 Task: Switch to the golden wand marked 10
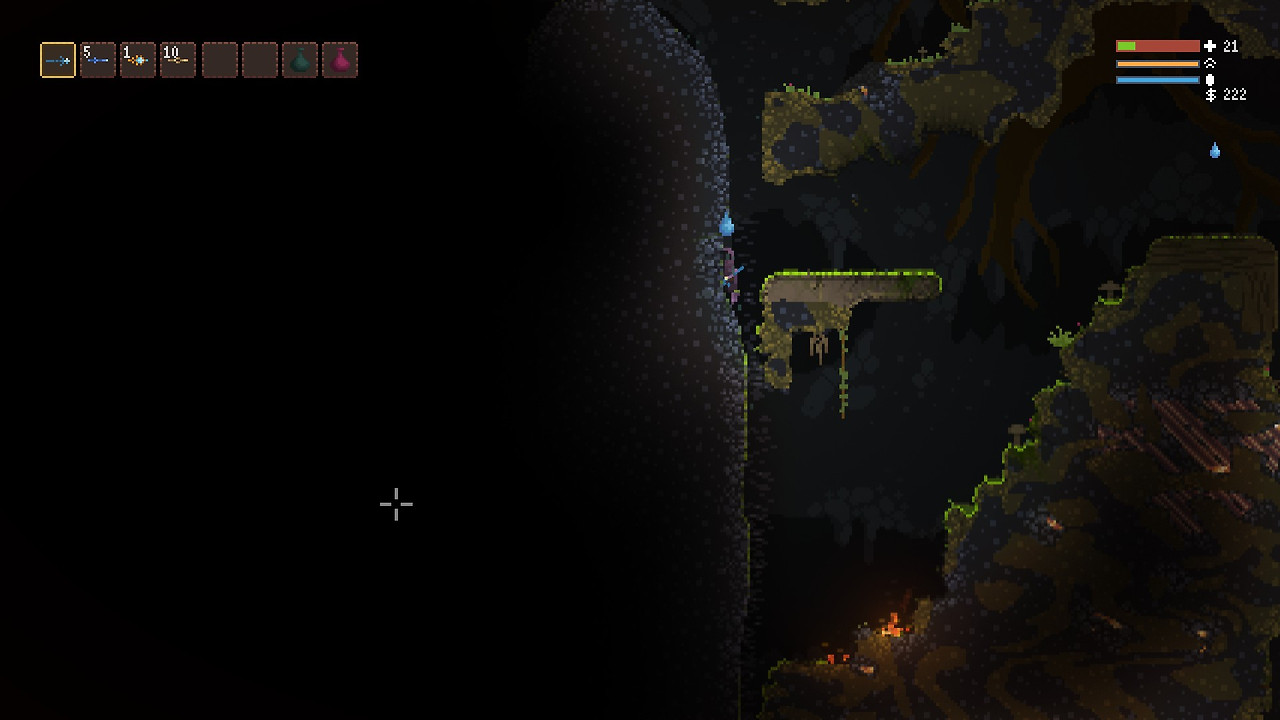(x=178, y=60)
